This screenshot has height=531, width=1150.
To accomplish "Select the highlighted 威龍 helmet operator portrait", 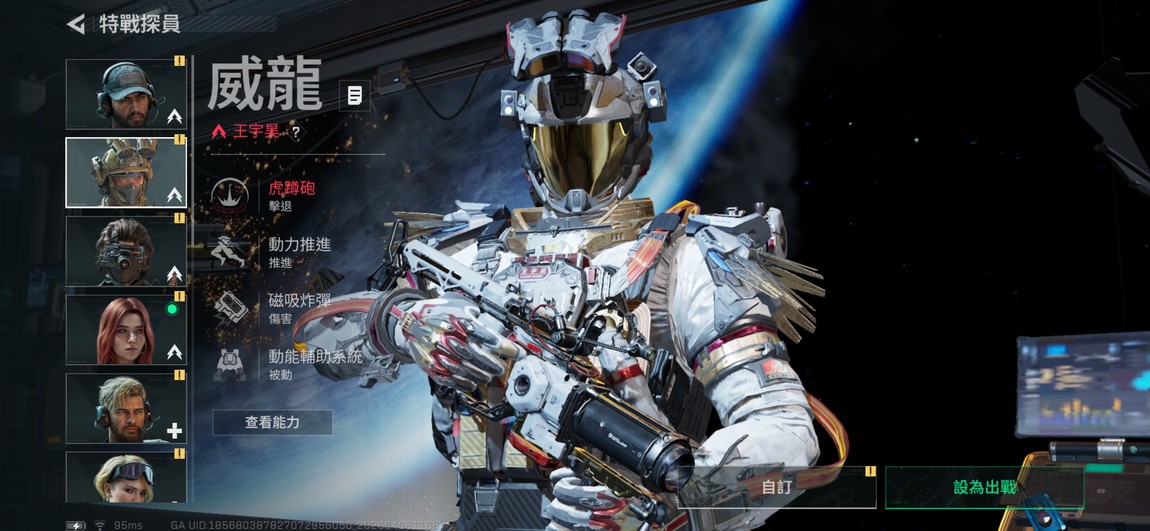I will pyautogui.click(x=126, y=172).
